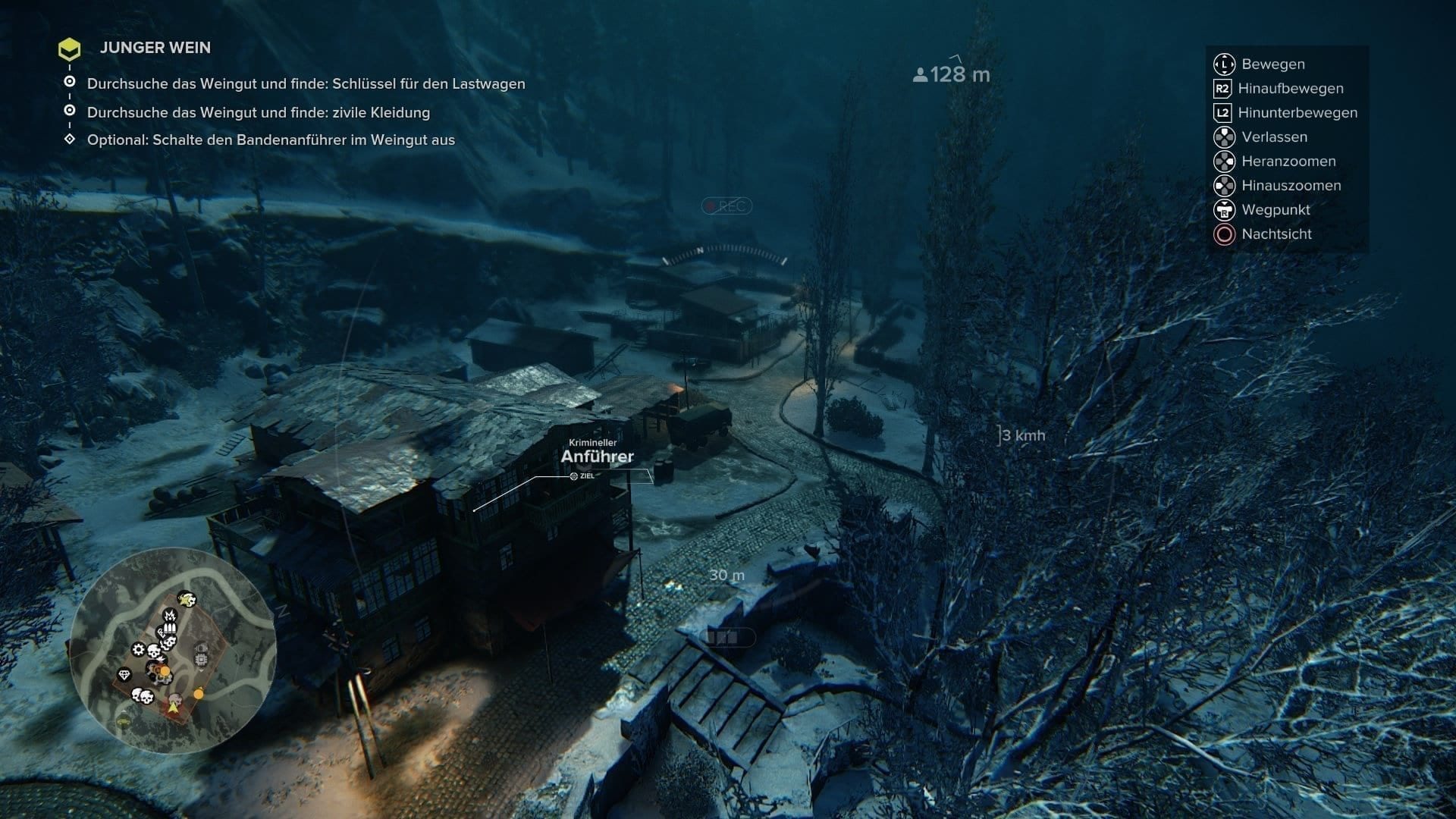This screenshot has width=1456, height=819.
Task: Click the diamond marker on the minimap
Action: click(124, 674)
